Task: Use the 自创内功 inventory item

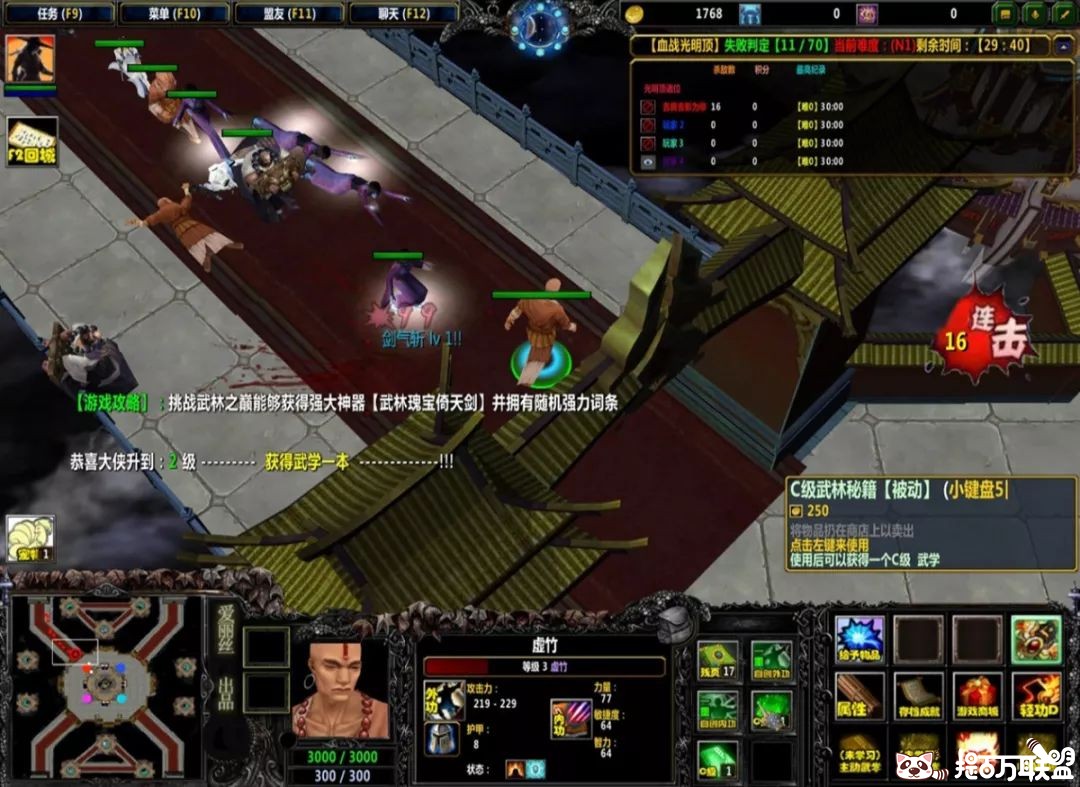Action: click(x=717, y=710)
